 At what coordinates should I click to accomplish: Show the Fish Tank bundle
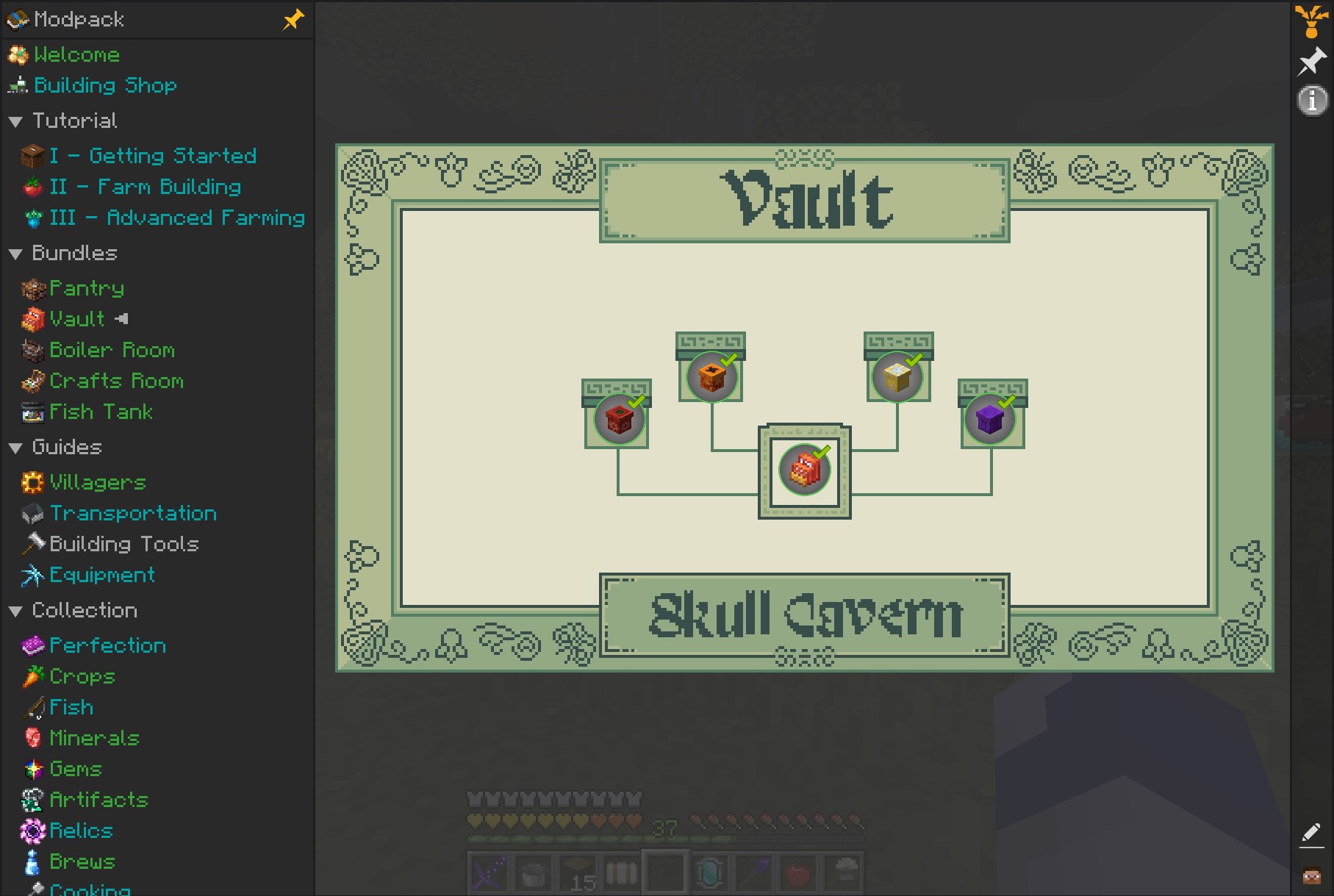[101, 412]
